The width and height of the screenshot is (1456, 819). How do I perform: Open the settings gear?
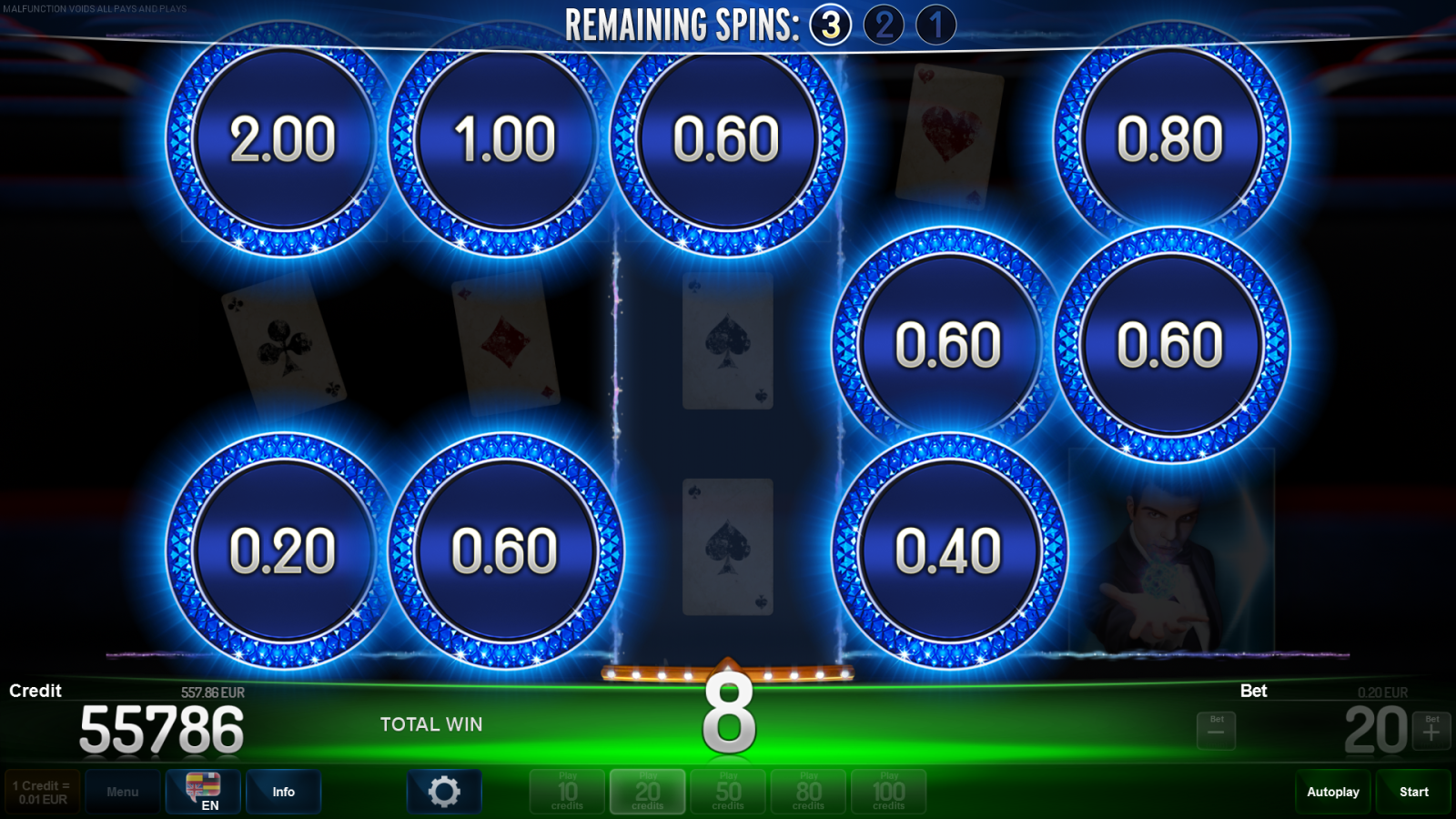point(444,791)
